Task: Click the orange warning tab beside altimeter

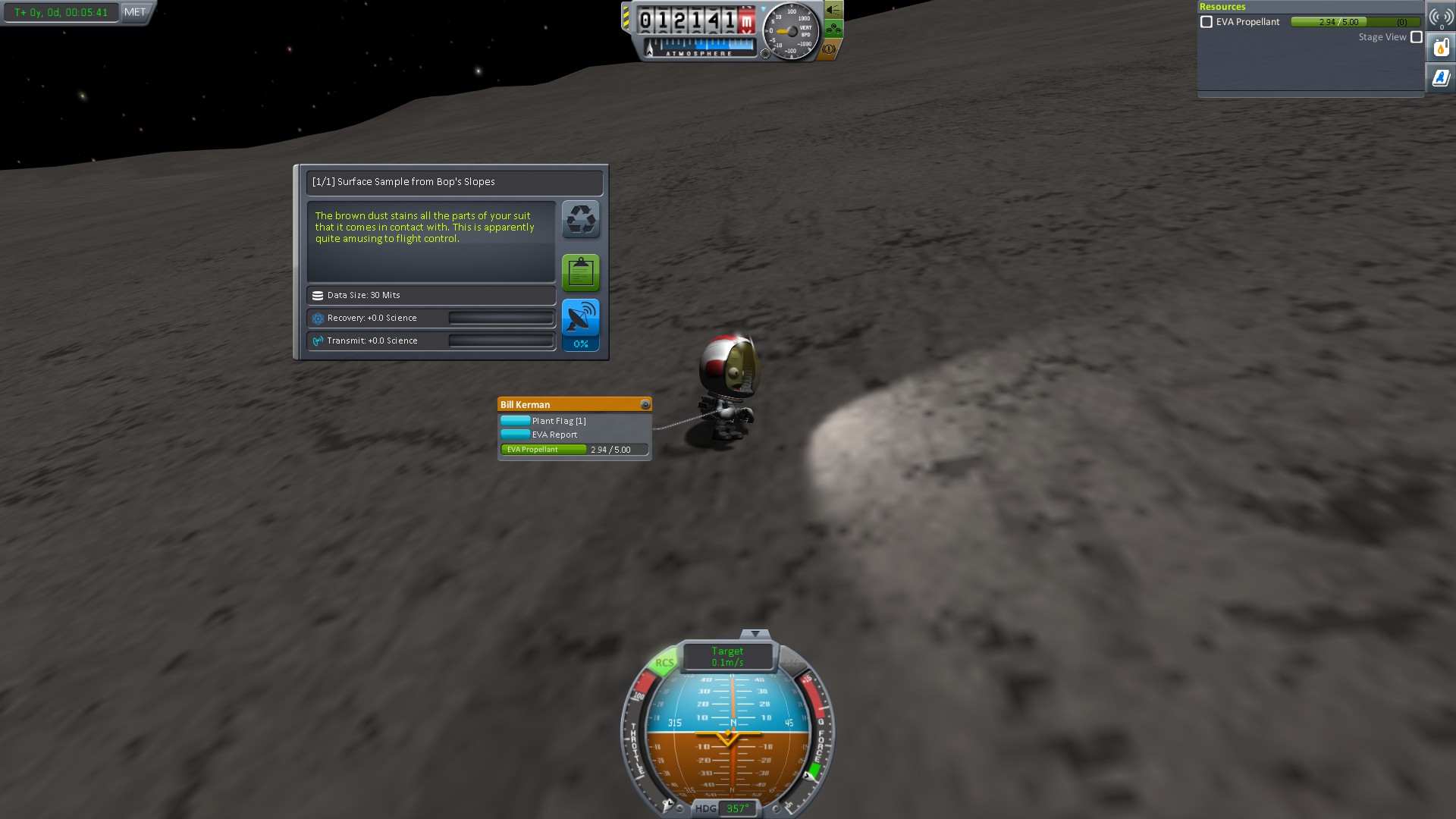Action: (830, 49)
